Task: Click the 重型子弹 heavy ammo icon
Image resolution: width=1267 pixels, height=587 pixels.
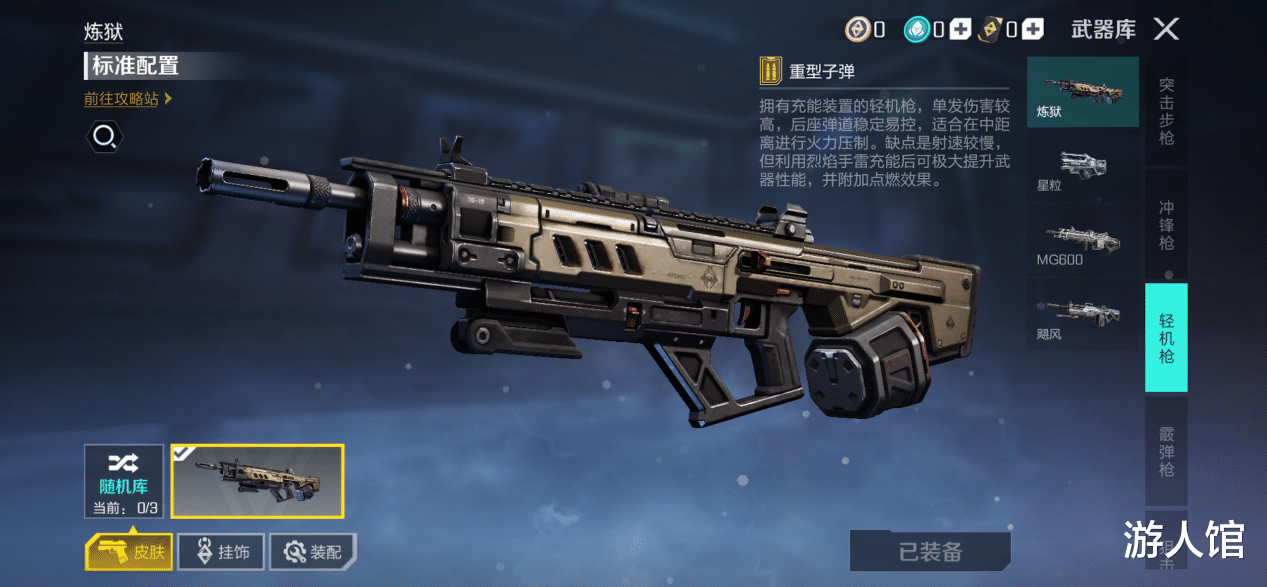Action: [770, 71]
